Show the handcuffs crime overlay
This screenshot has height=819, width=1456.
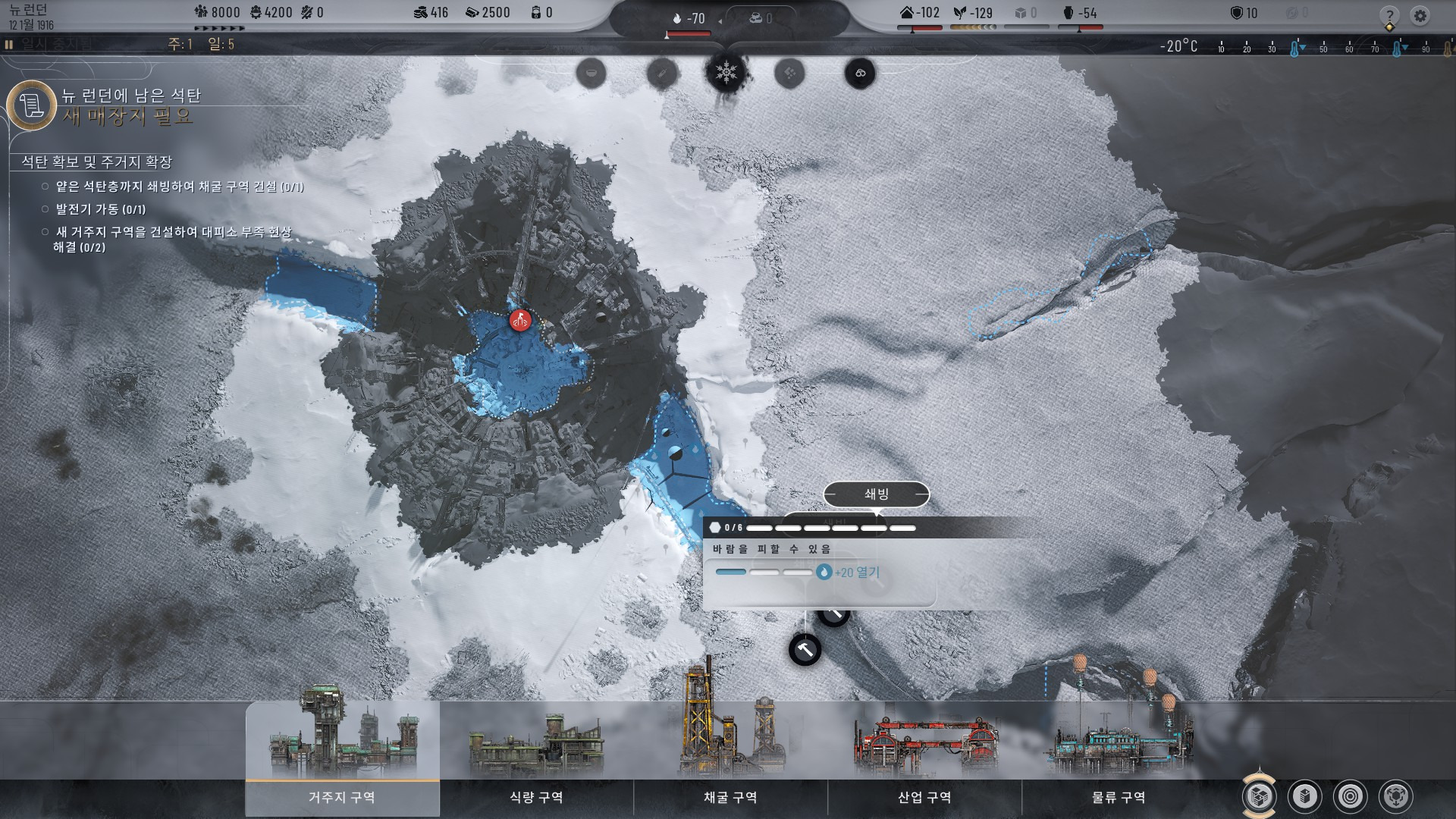(x=860, y=74)
